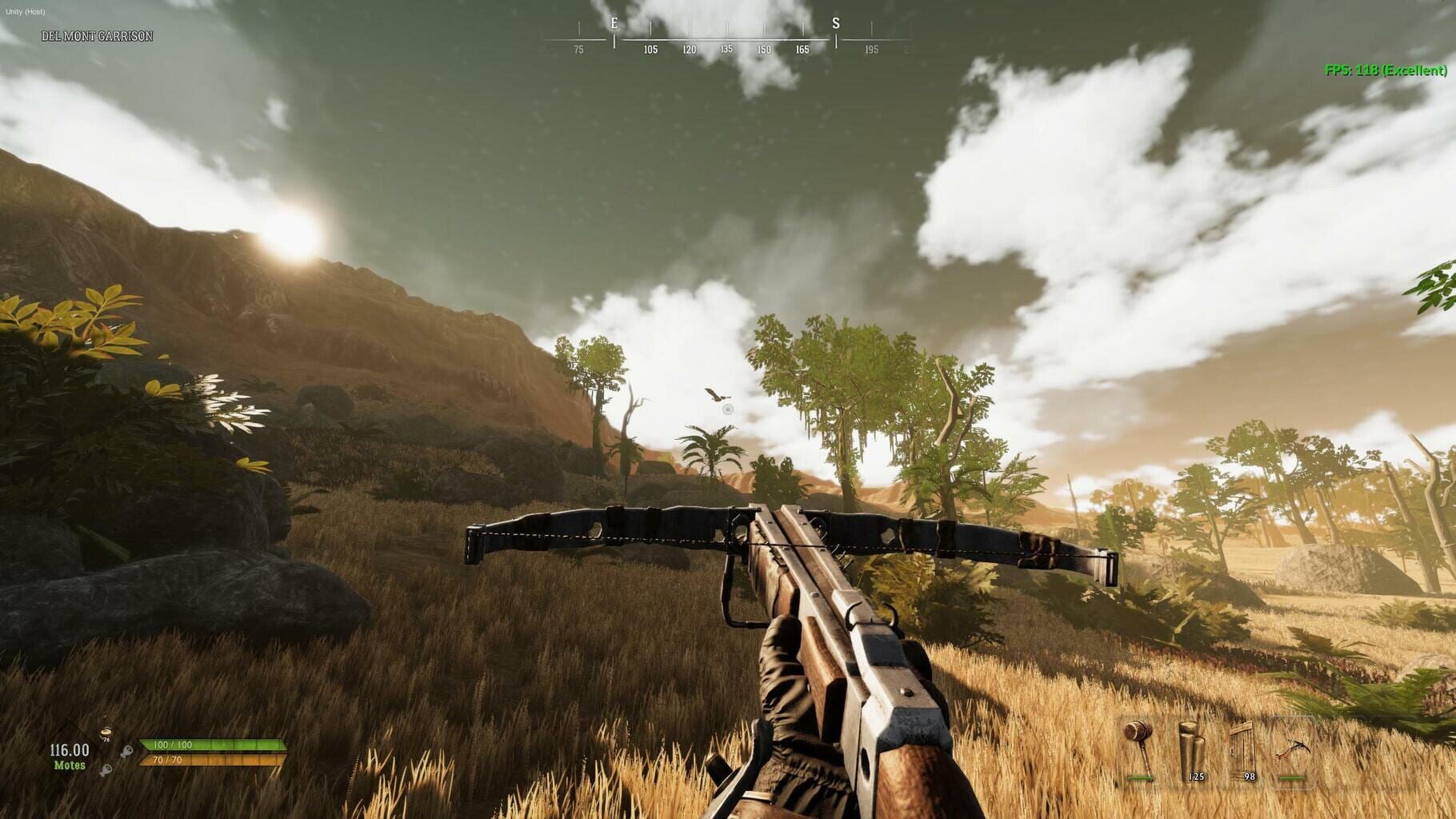Click the food ration icon above the Motes counter
Screen dimensions: 1456x819
coord(106,734)
